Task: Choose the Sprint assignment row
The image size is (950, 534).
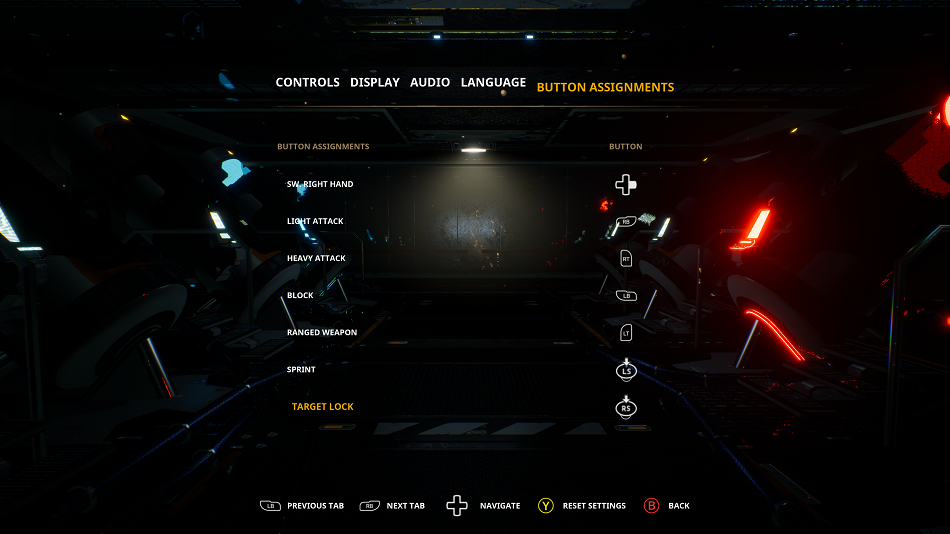Action: [x=301, y=370]
